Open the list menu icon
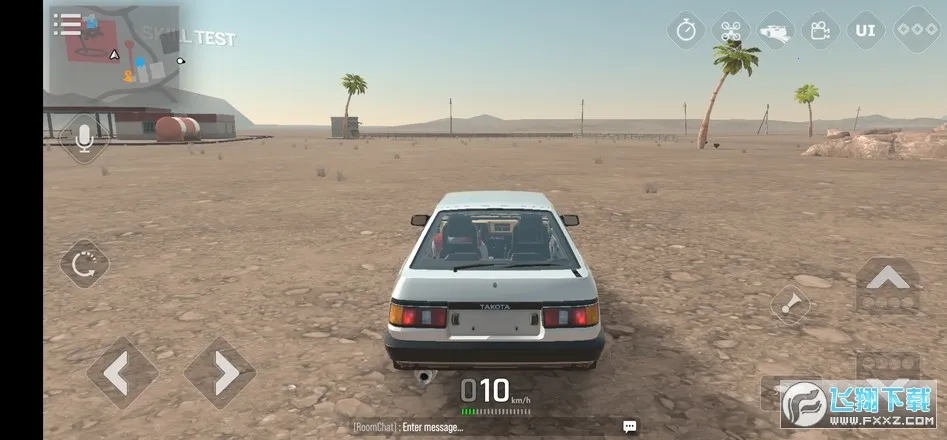This screenshot has height=440, width=947. point(67,24)
